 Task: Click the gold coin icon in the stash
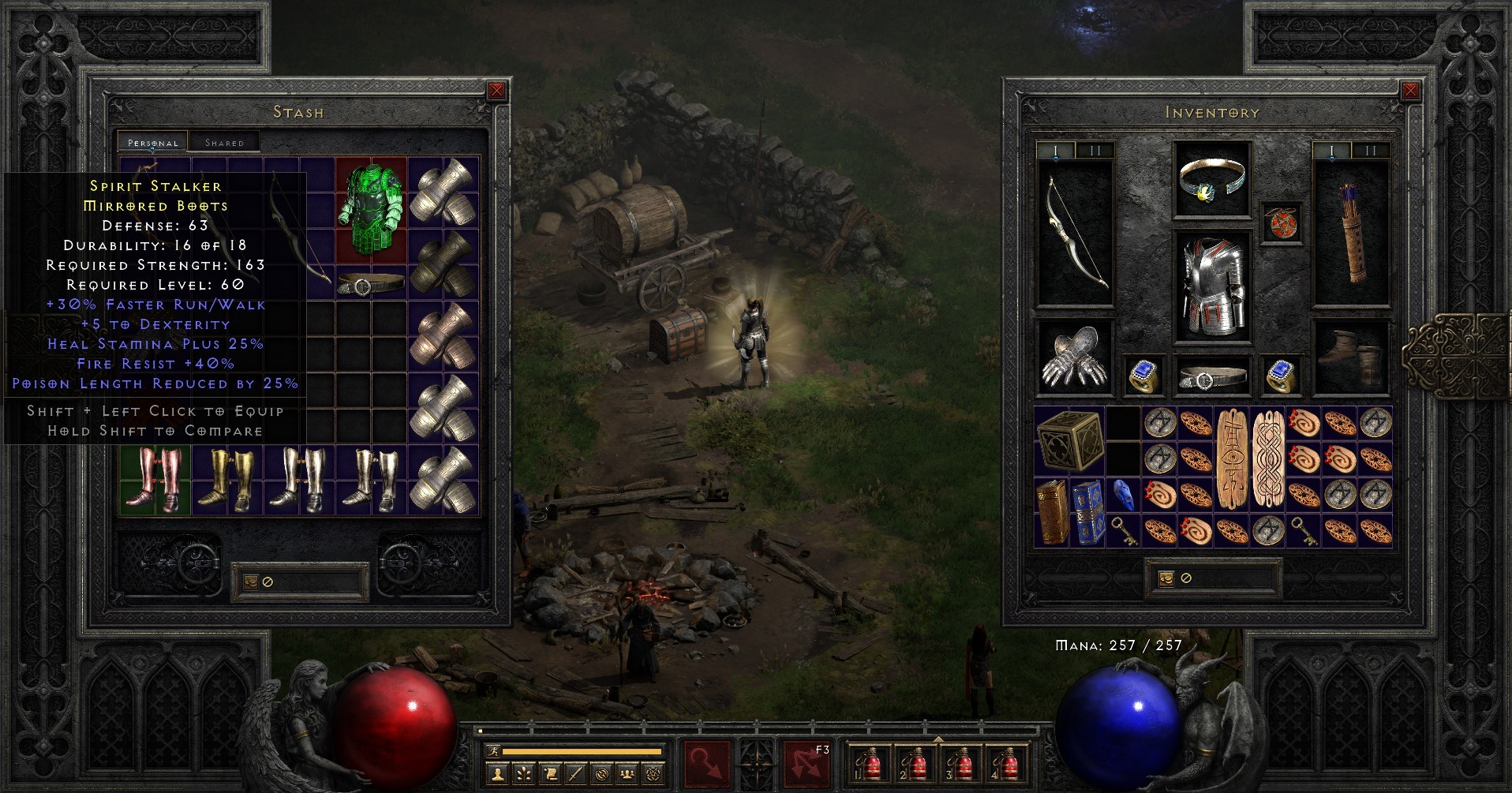coord(252,583)
